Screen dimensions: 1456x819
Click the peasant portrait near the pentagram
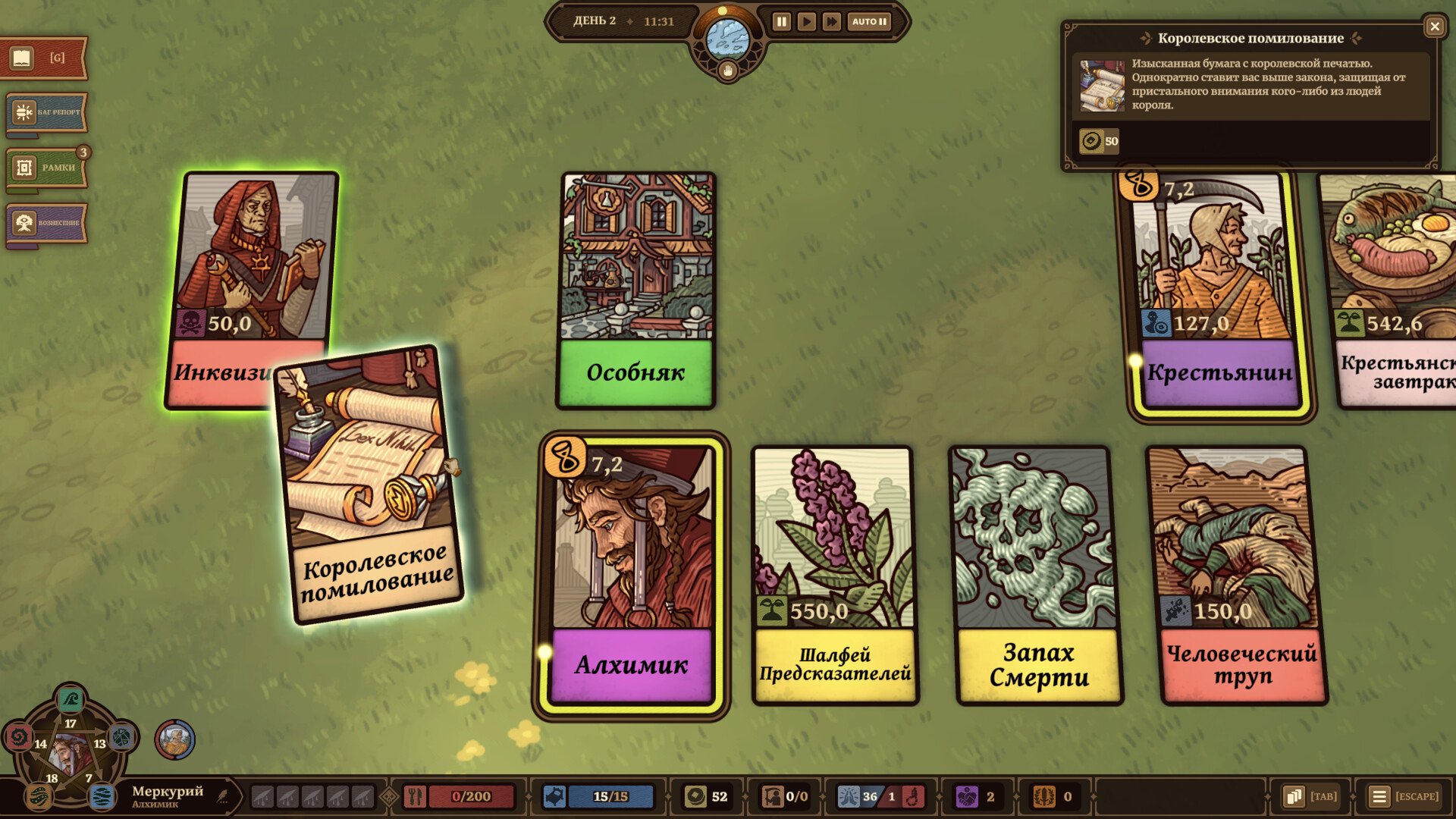click(x=175, y=739)
